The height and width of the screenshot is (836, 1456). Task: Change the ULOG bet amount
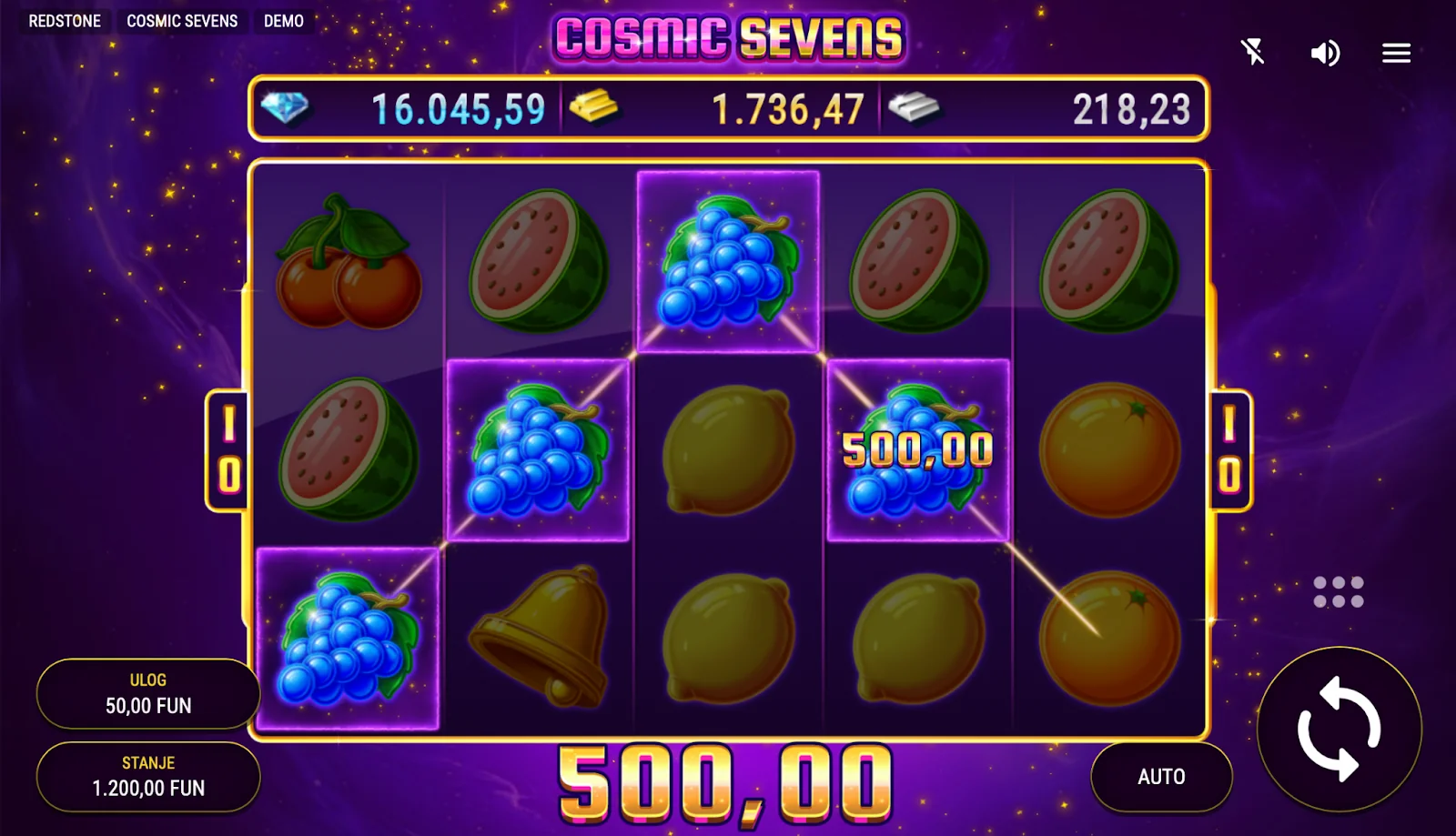click(x=148, y=694)
